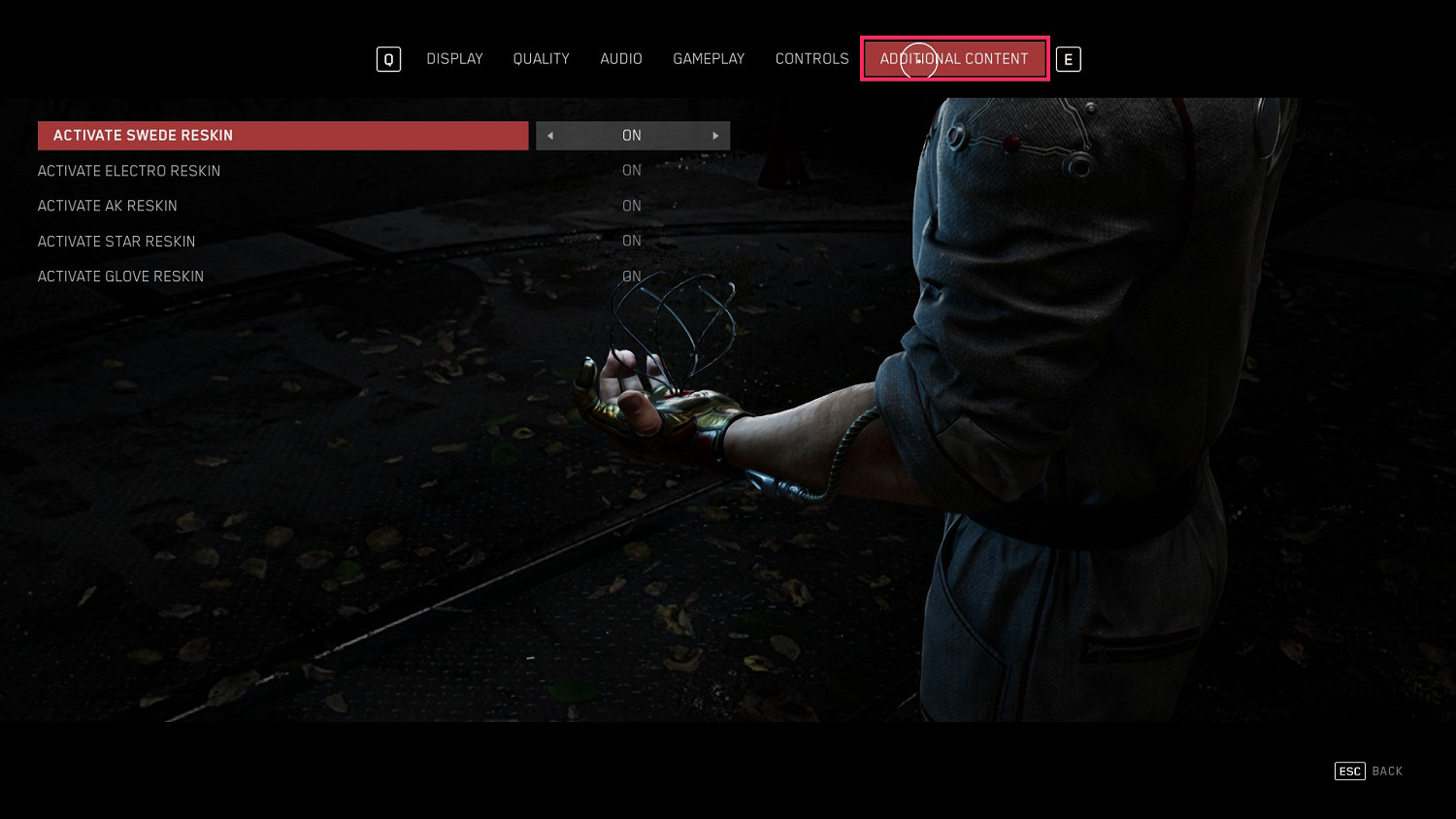Go back using the Back button

click(1369, 771)
